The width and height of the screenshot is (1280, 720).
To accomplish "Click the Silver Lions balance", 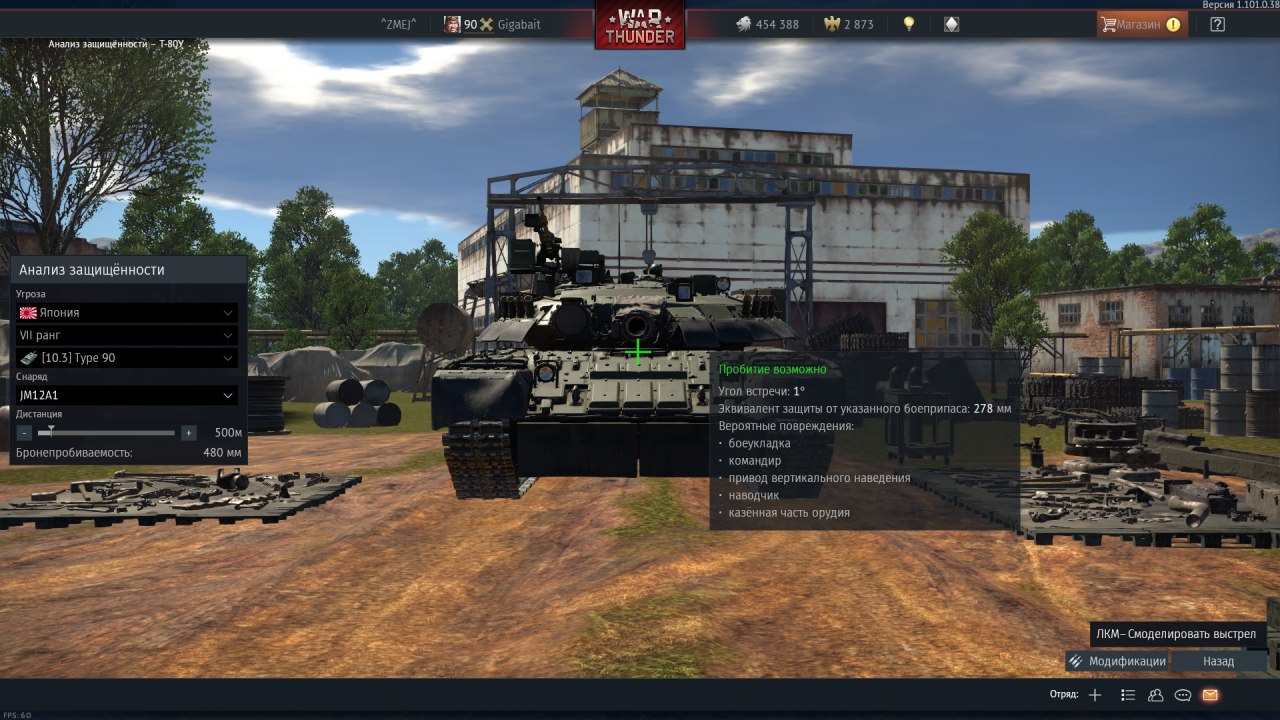I will [767, 24].
